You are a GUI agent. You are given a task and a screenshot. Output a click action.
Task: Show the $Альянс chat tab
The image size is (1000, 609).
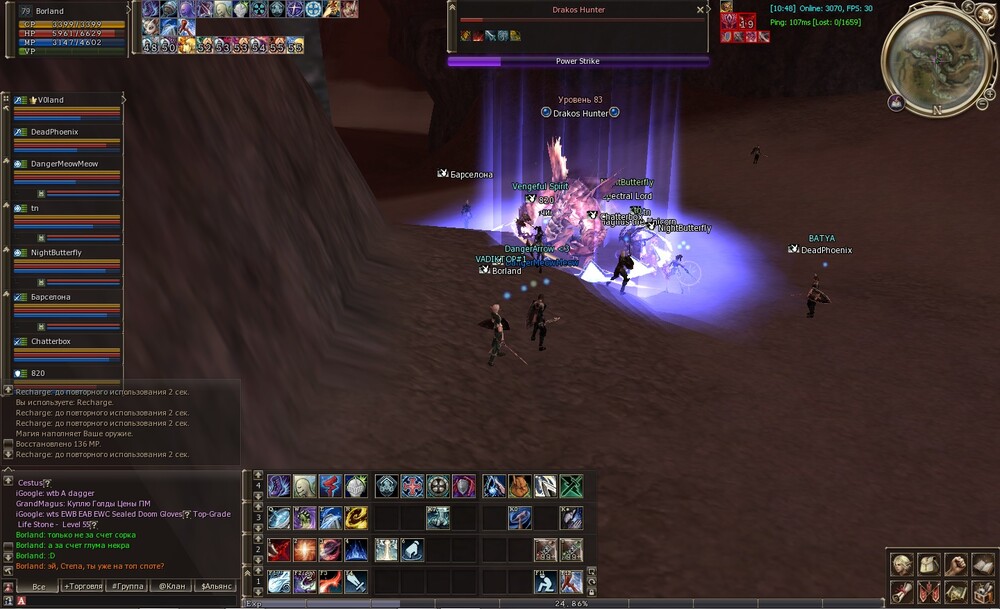coord(217,586)
